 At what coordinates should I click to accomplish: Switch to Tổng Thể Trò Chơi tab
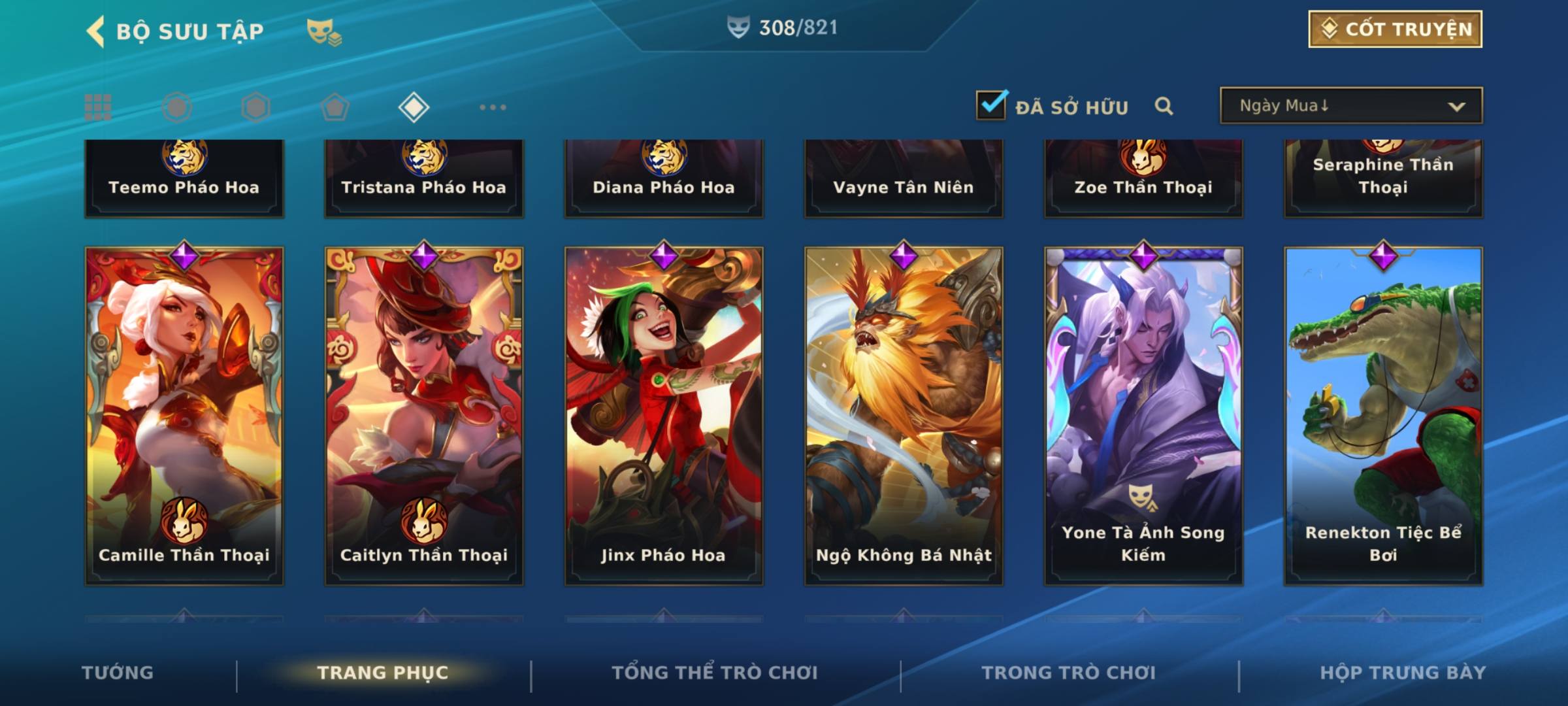[715, 673]
